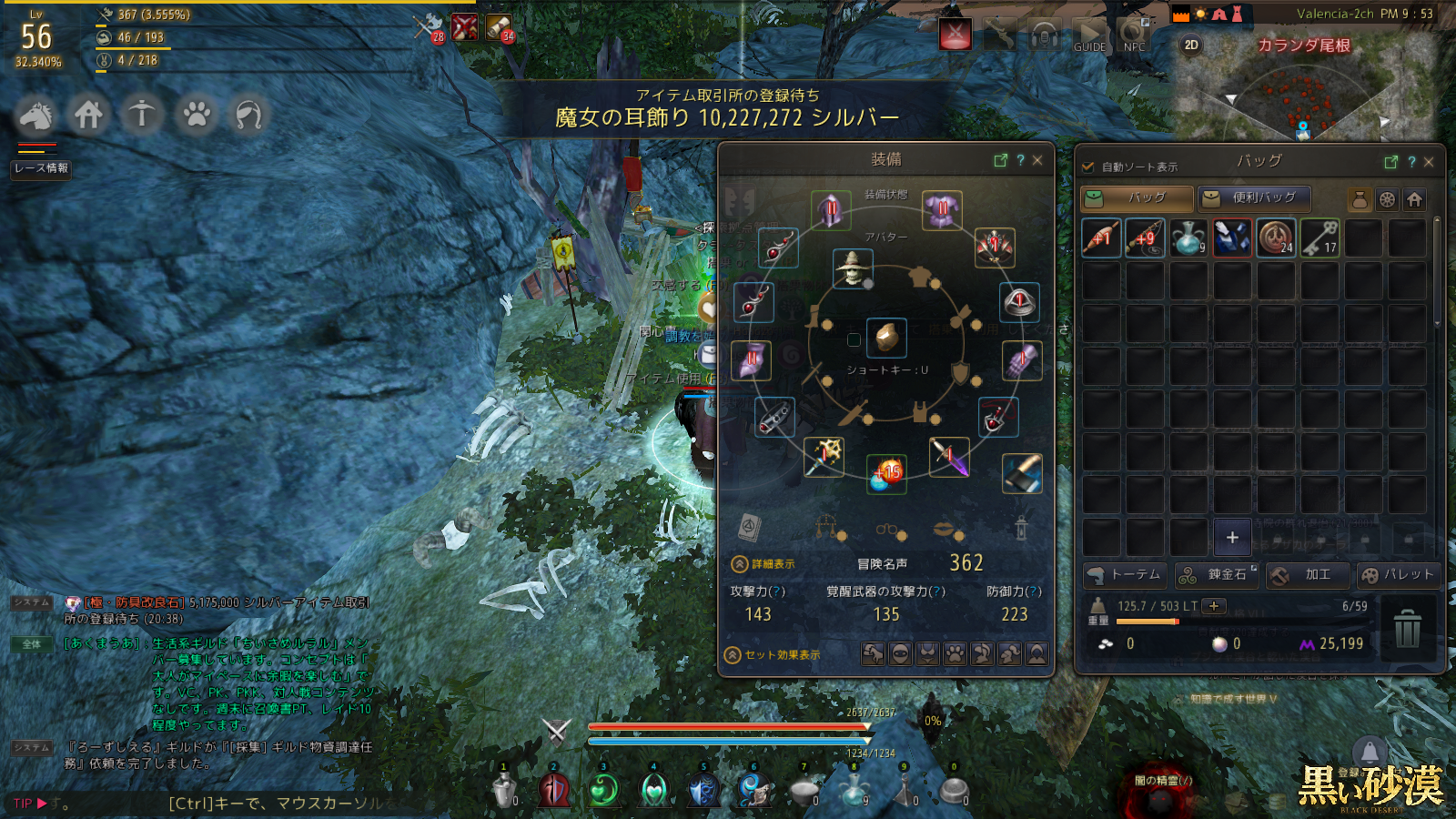1456x819 pixels.
Task: Toggle the 自動ソート表示 checkbox
Action: [x=1087, y=167]
